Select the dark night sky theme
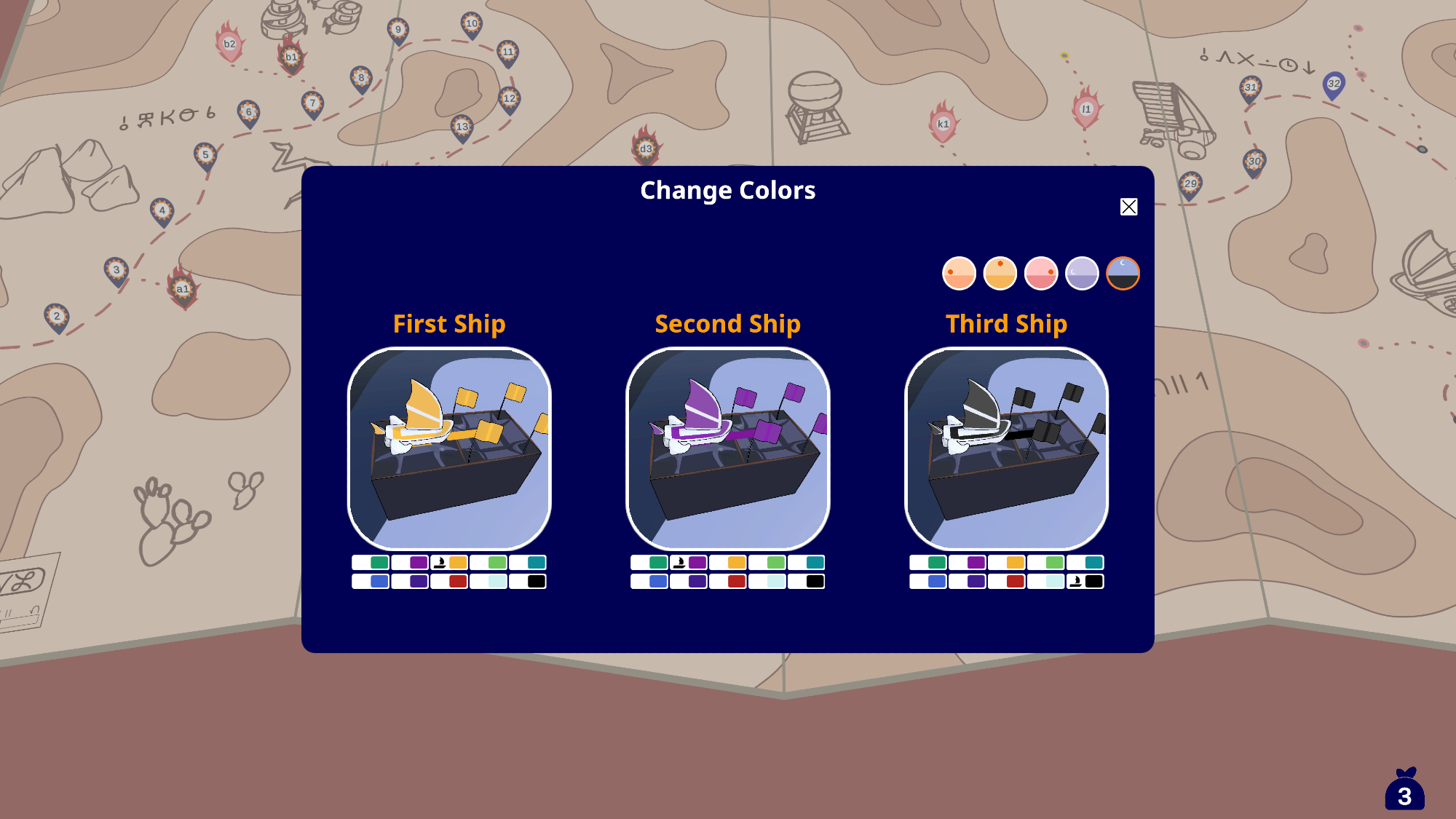 click(x=1123, y=274)
